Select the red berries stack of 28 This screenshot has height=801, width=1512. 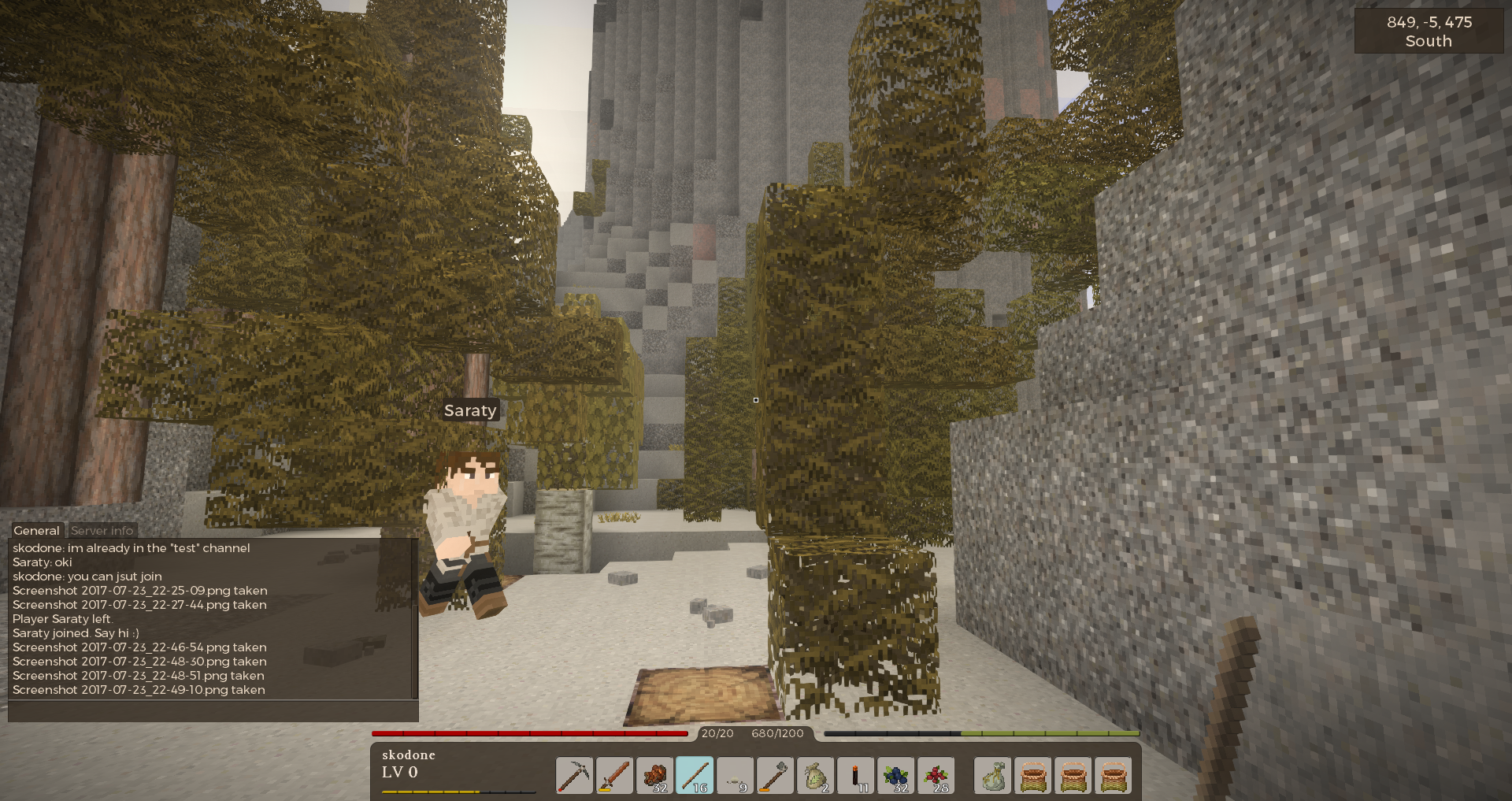coord(936,776)
